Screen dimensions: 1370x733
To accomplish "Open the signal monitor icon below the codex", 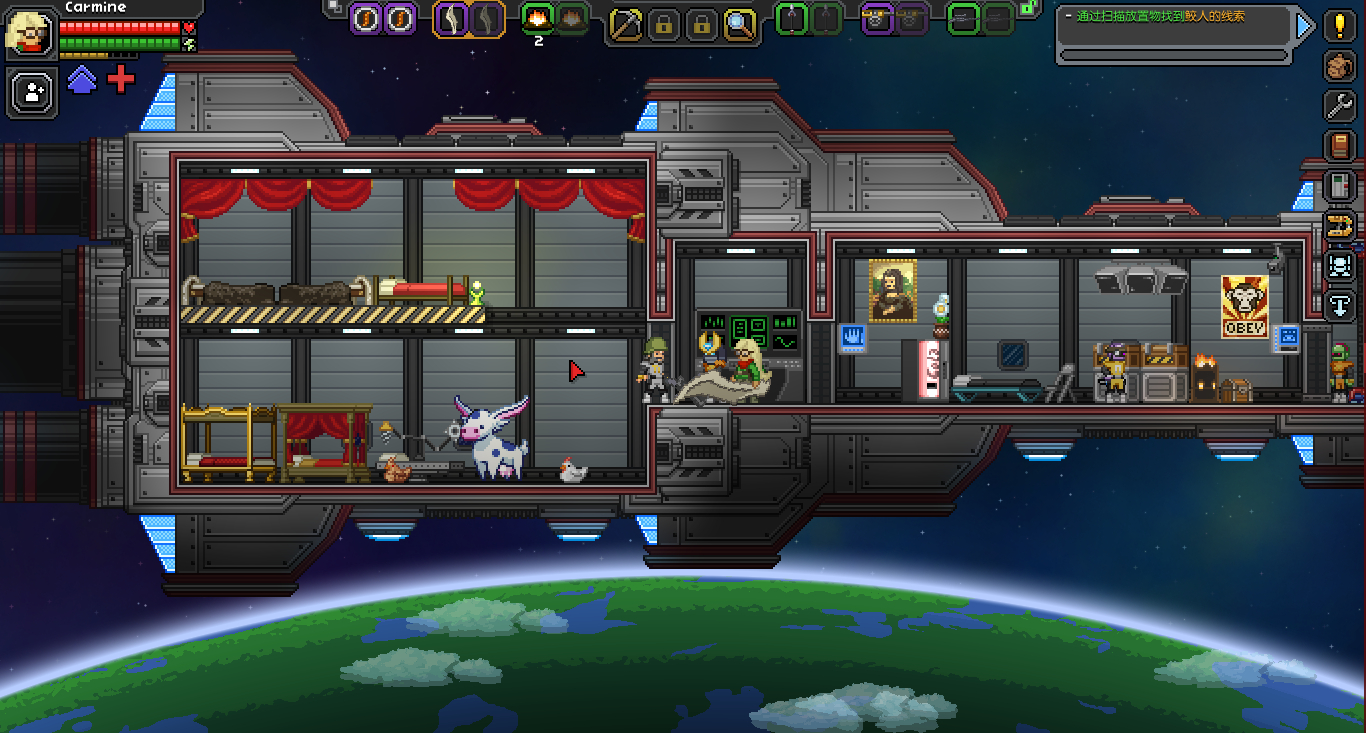I will [x=1339, y=185].
